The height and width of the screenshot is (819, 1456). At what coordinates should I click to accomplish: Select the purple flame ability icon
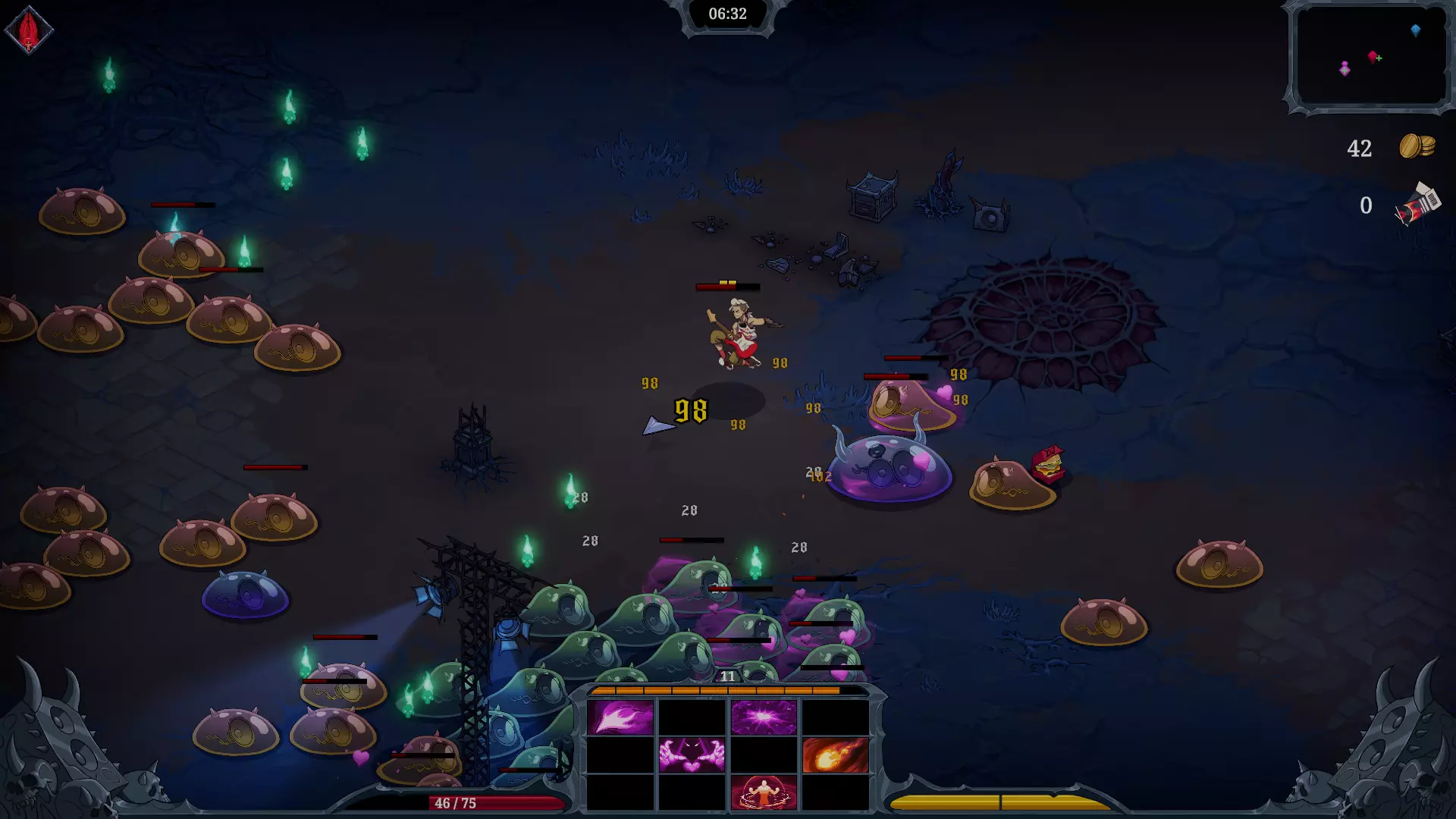coord(620,717)
